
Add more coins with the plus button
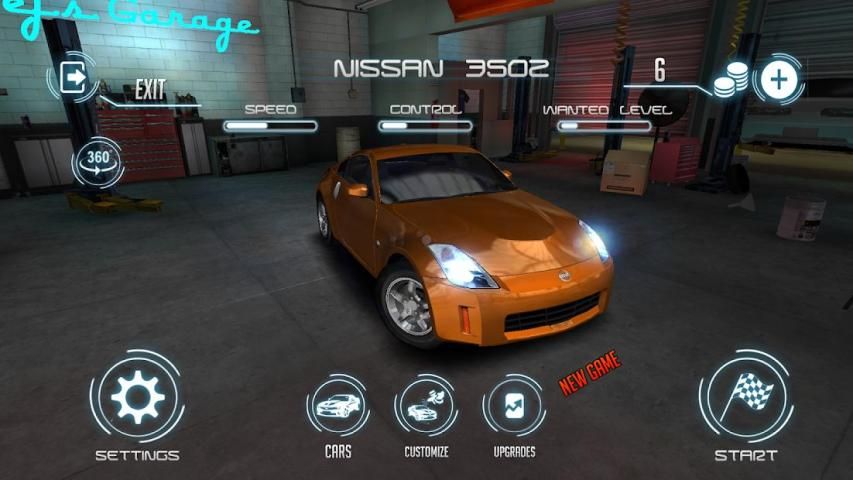pos(779,79)
